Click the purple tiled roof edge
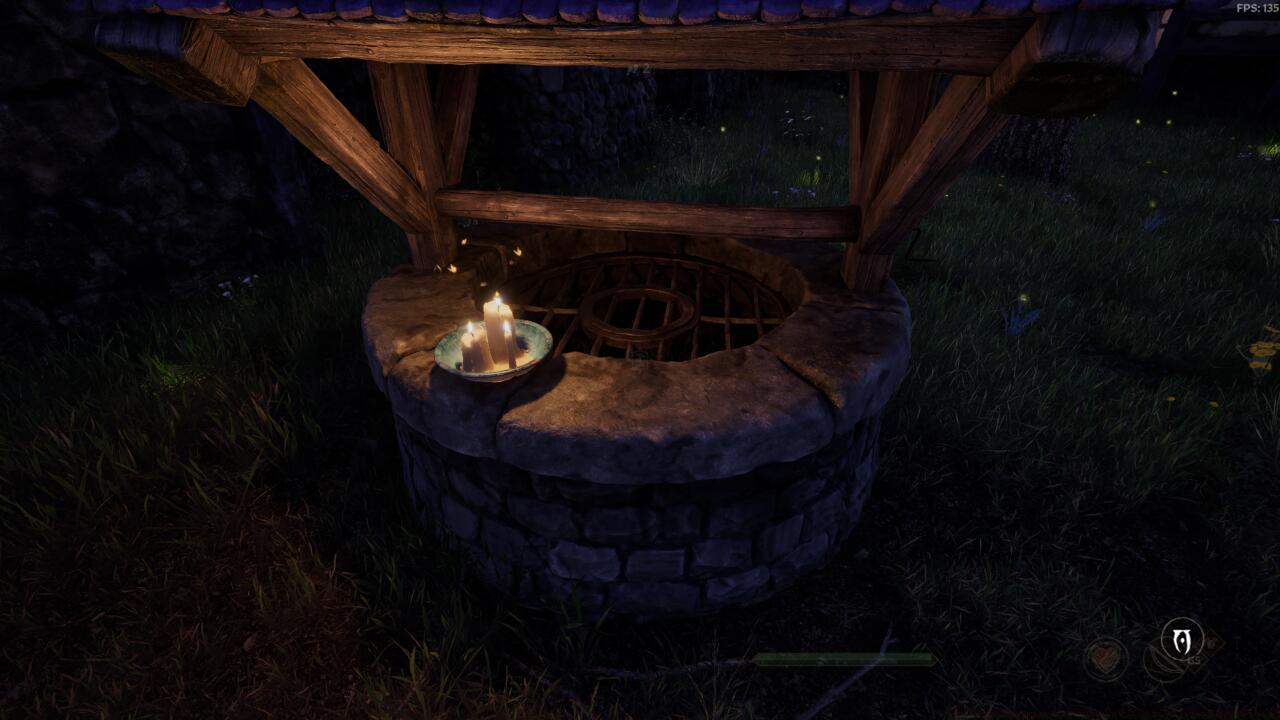Screen dimensions: 1280x720 (640, 10)
